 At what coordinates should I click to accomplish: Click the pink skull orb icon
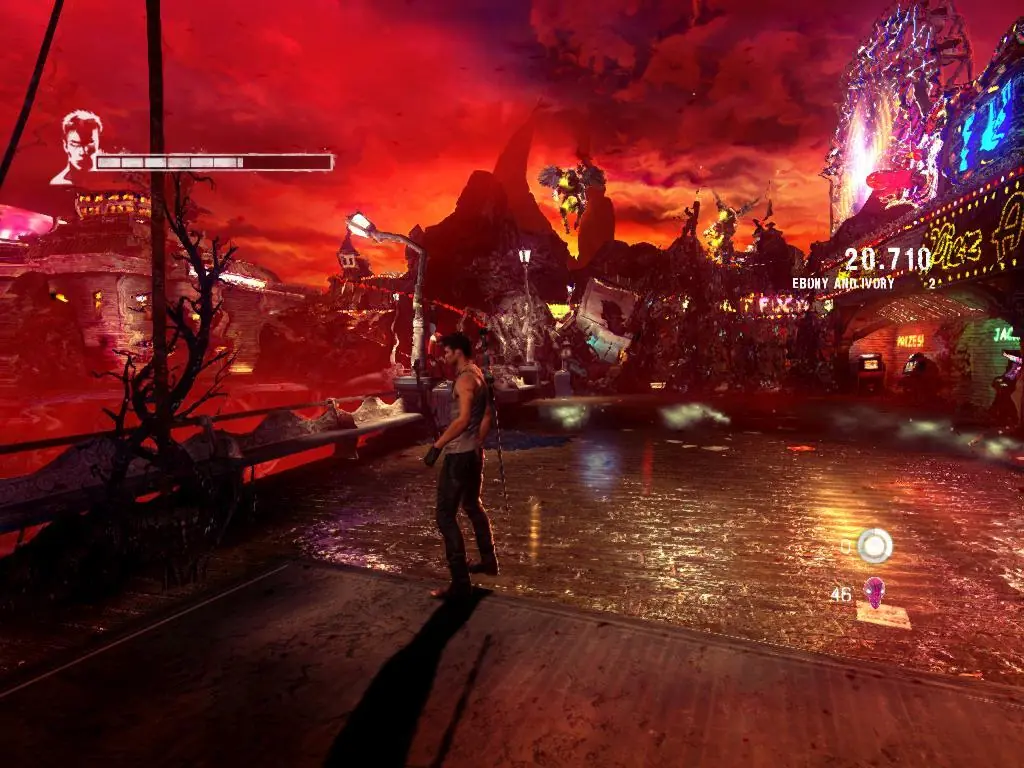pyautogui.click(x=874, y=592)
